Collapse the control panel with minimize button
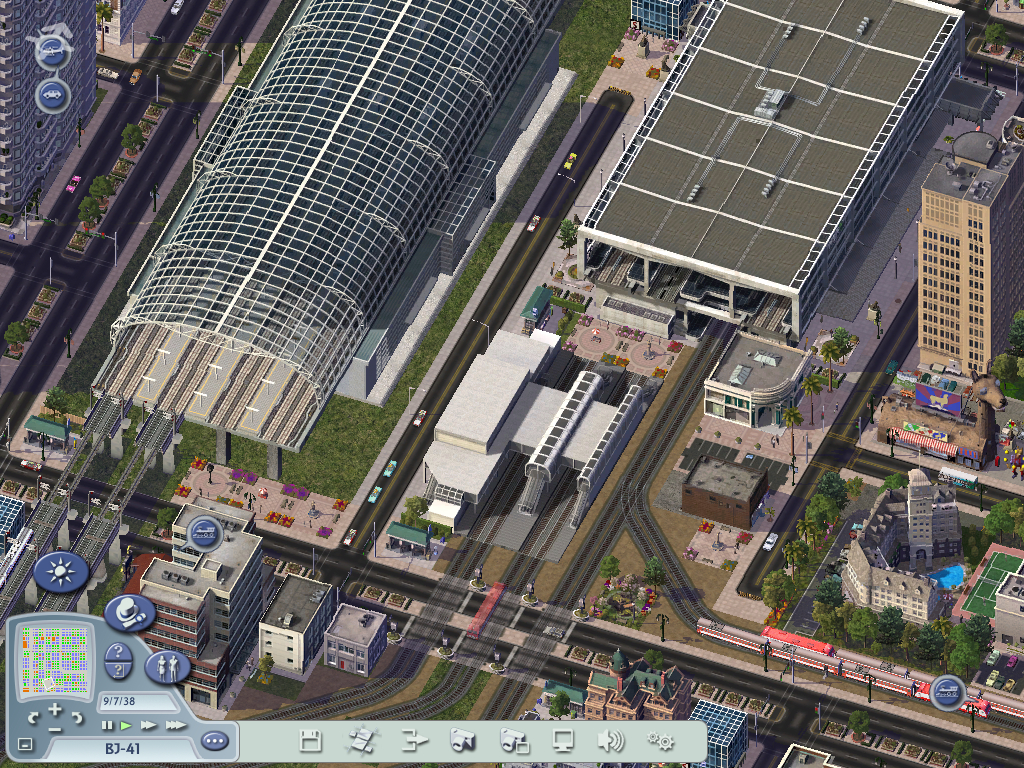Image resolution: width=1024 pixels, height=768 pixels. (25, 745)
